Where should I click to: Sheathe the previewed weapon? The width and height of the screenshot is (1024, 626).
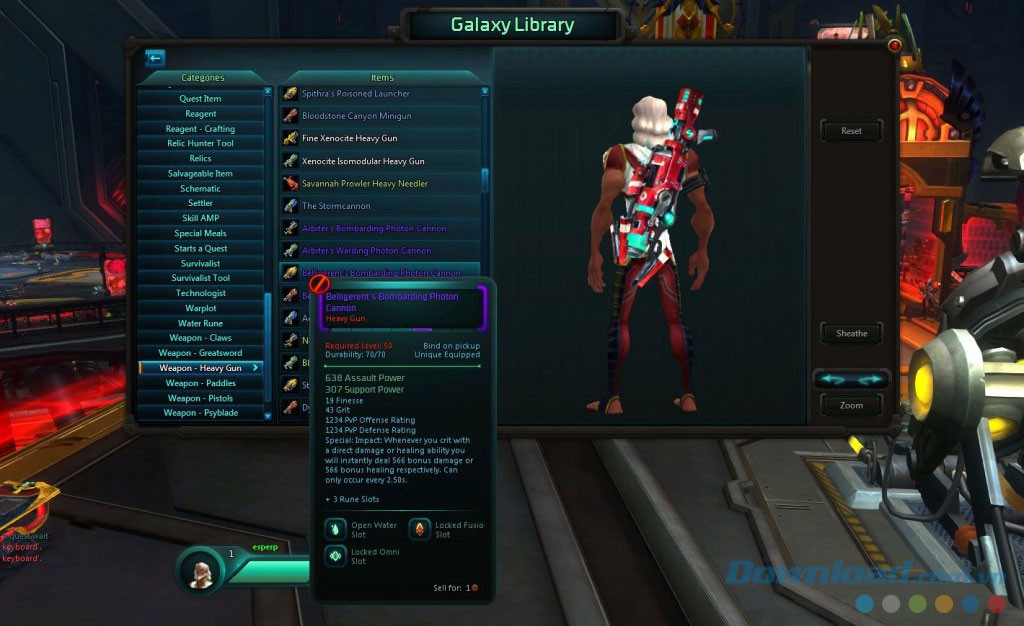851,333
